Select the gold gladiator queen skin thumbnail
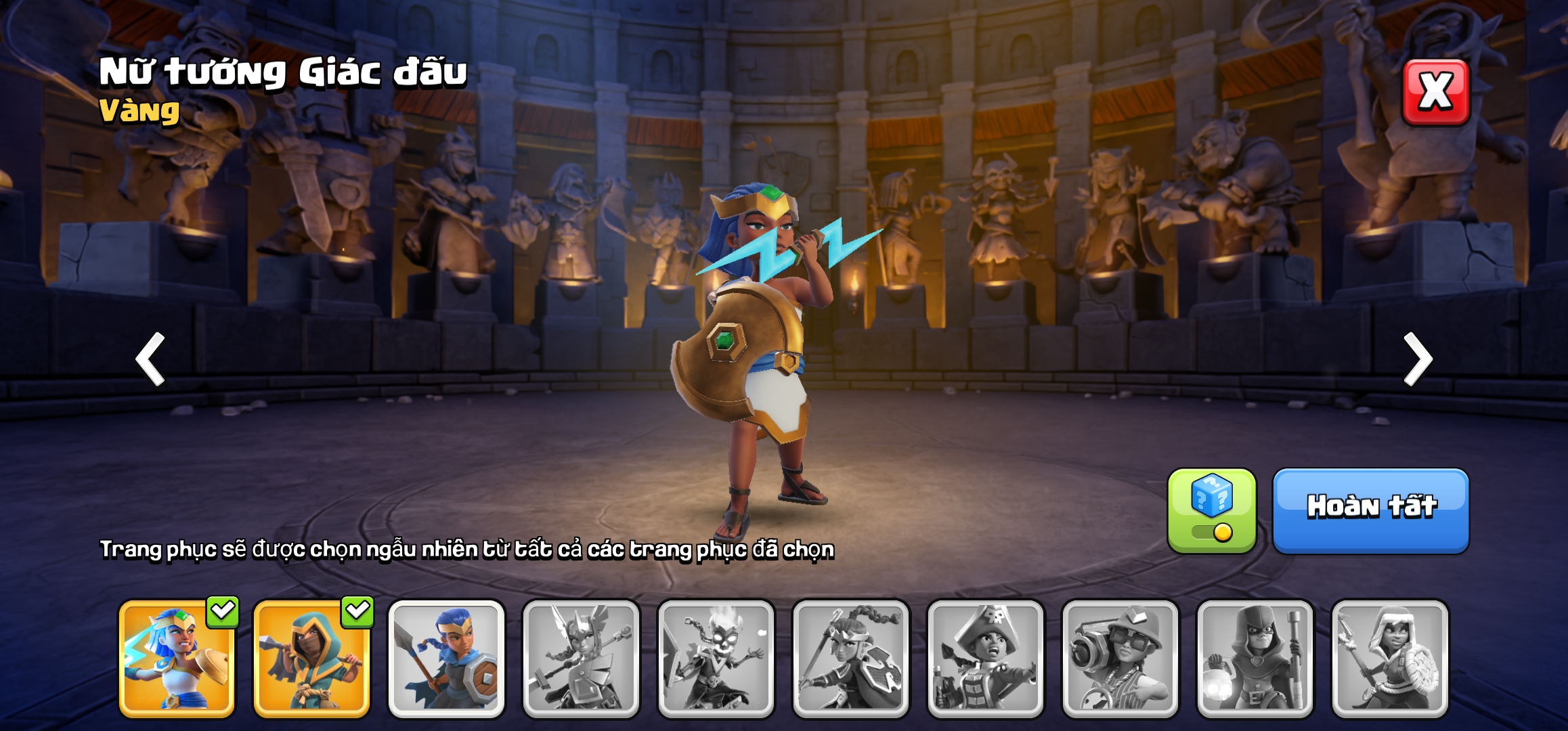This screenshot has height=731, width=1568. click(177, 659)
